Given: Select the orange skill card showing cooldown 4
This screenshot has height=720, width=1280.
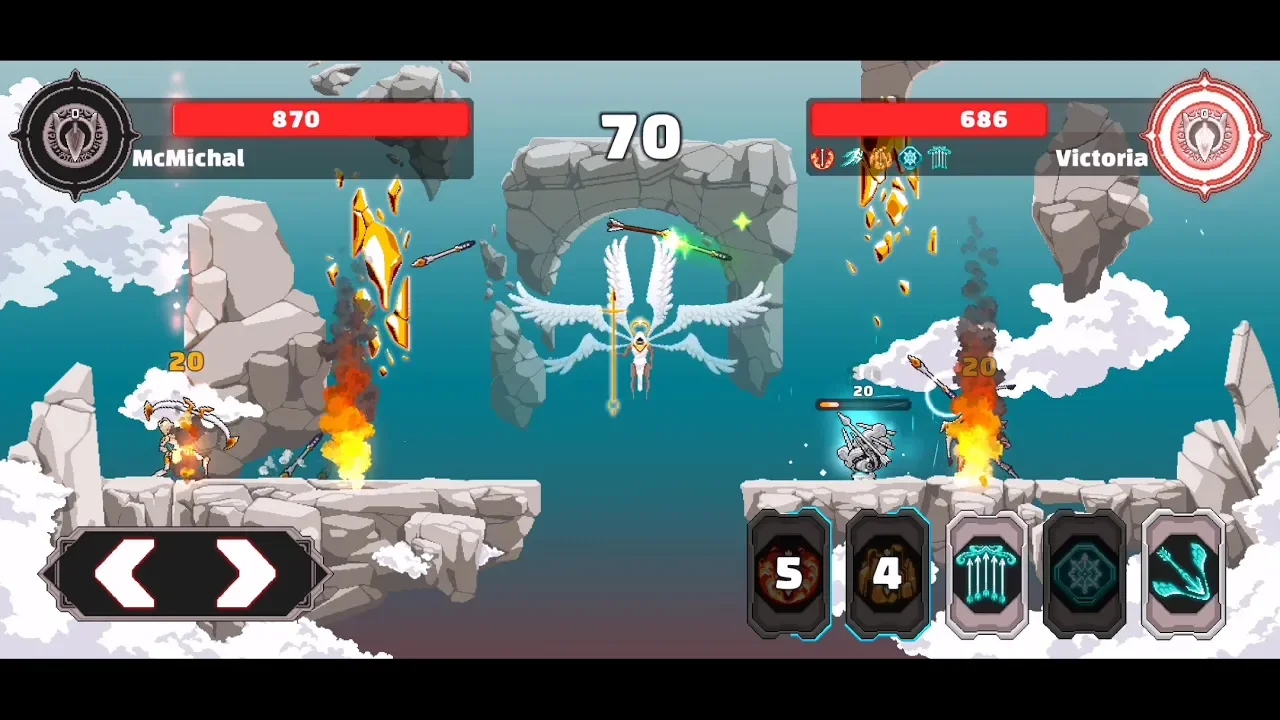Looking at the screenshot, I should (887, 573).
